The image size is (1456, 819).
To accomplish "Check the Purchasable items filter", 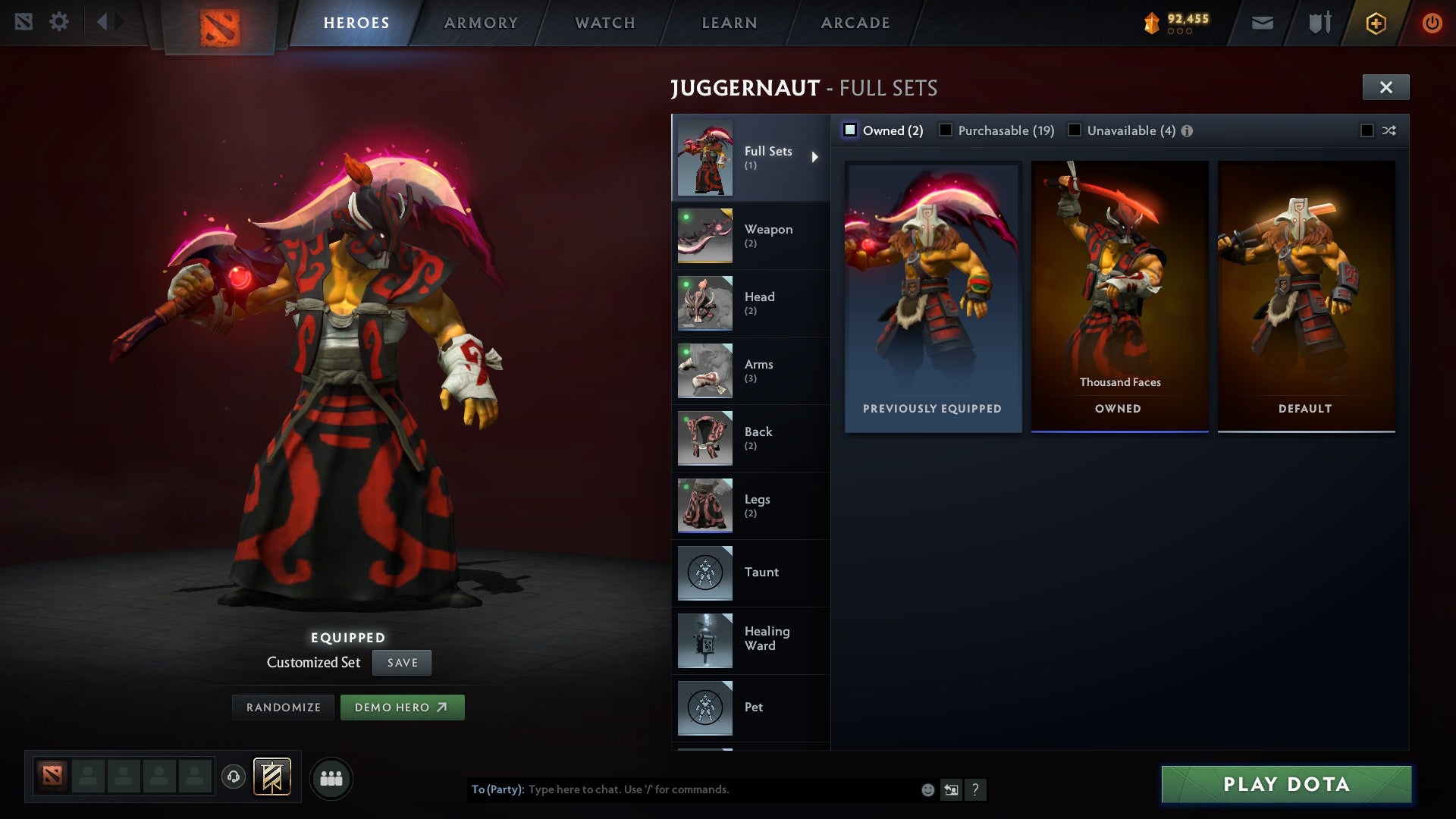I will point(946,130).
